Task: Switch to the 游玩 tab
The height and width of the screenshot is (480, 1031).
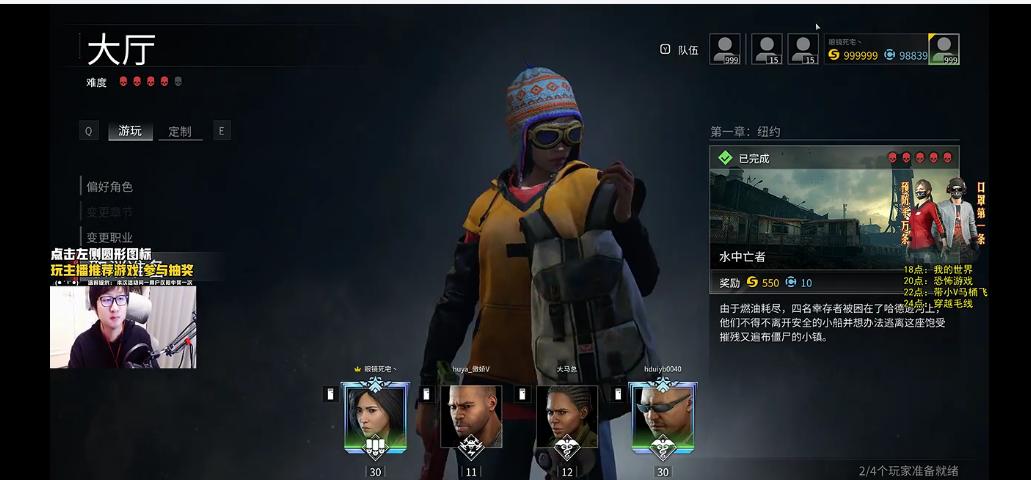Action: [x=130, y=131]
